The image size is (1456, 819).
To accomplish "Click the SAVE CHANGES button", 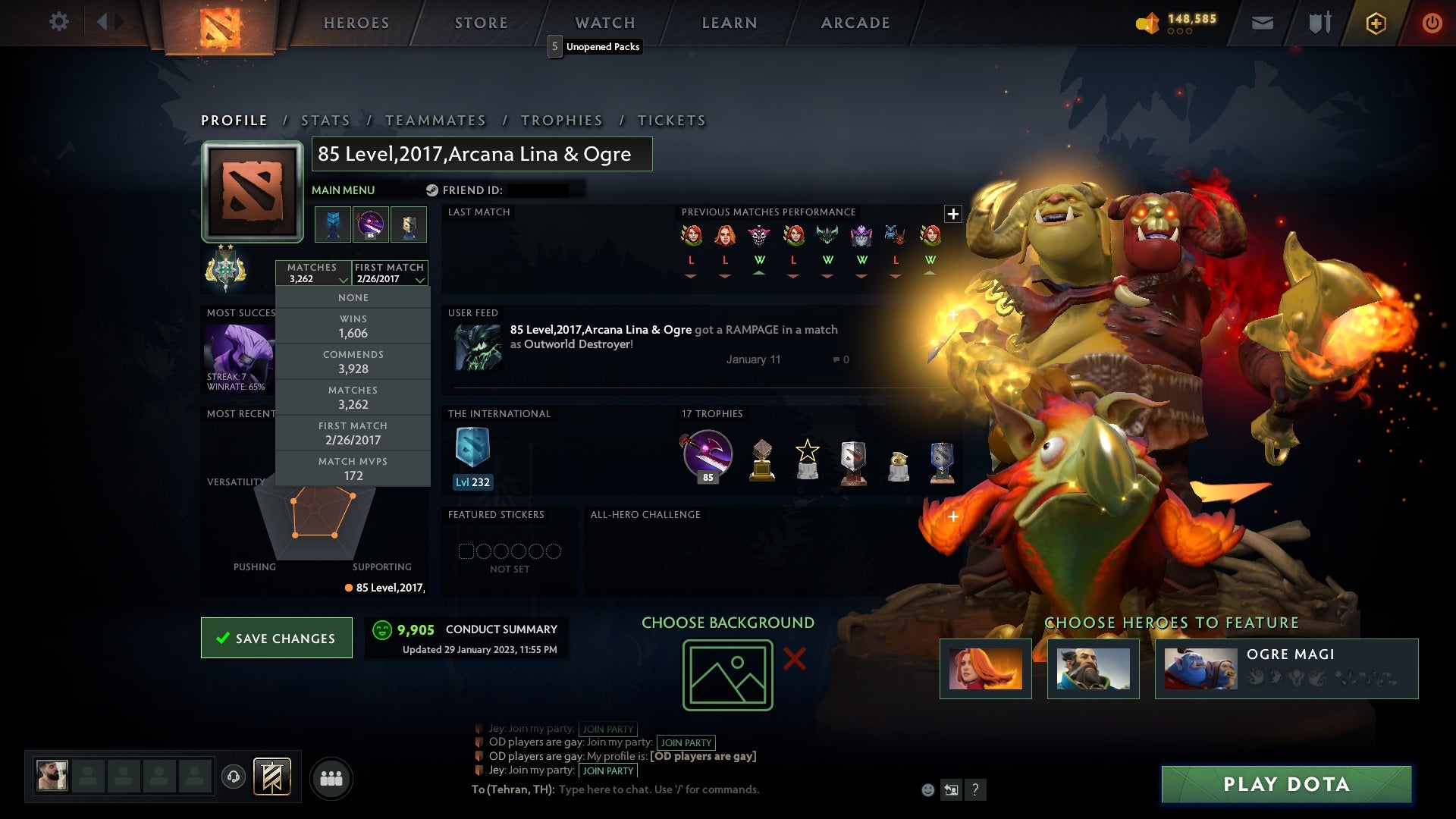I will point(276,638).
